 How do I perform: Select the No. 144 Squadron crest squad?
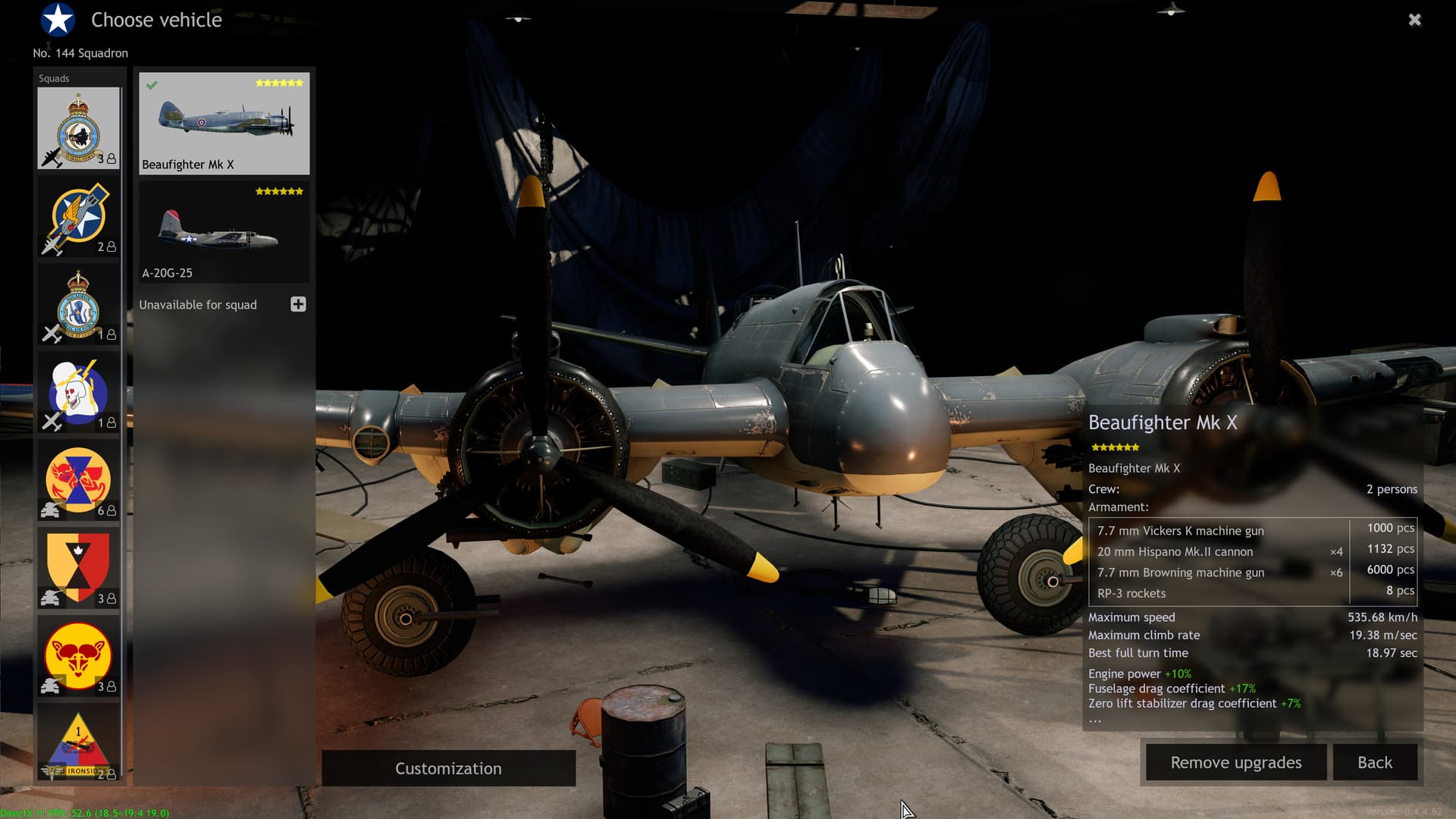tap(78, 128)
